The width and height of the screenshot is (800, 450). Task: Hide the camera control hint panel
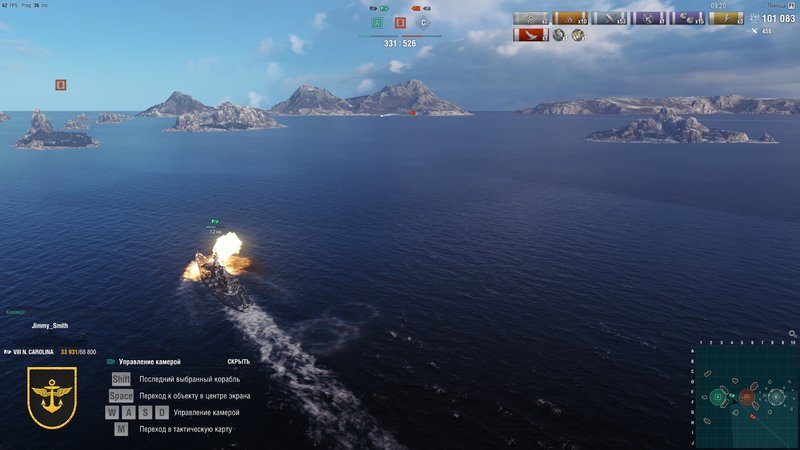point(238,361)
